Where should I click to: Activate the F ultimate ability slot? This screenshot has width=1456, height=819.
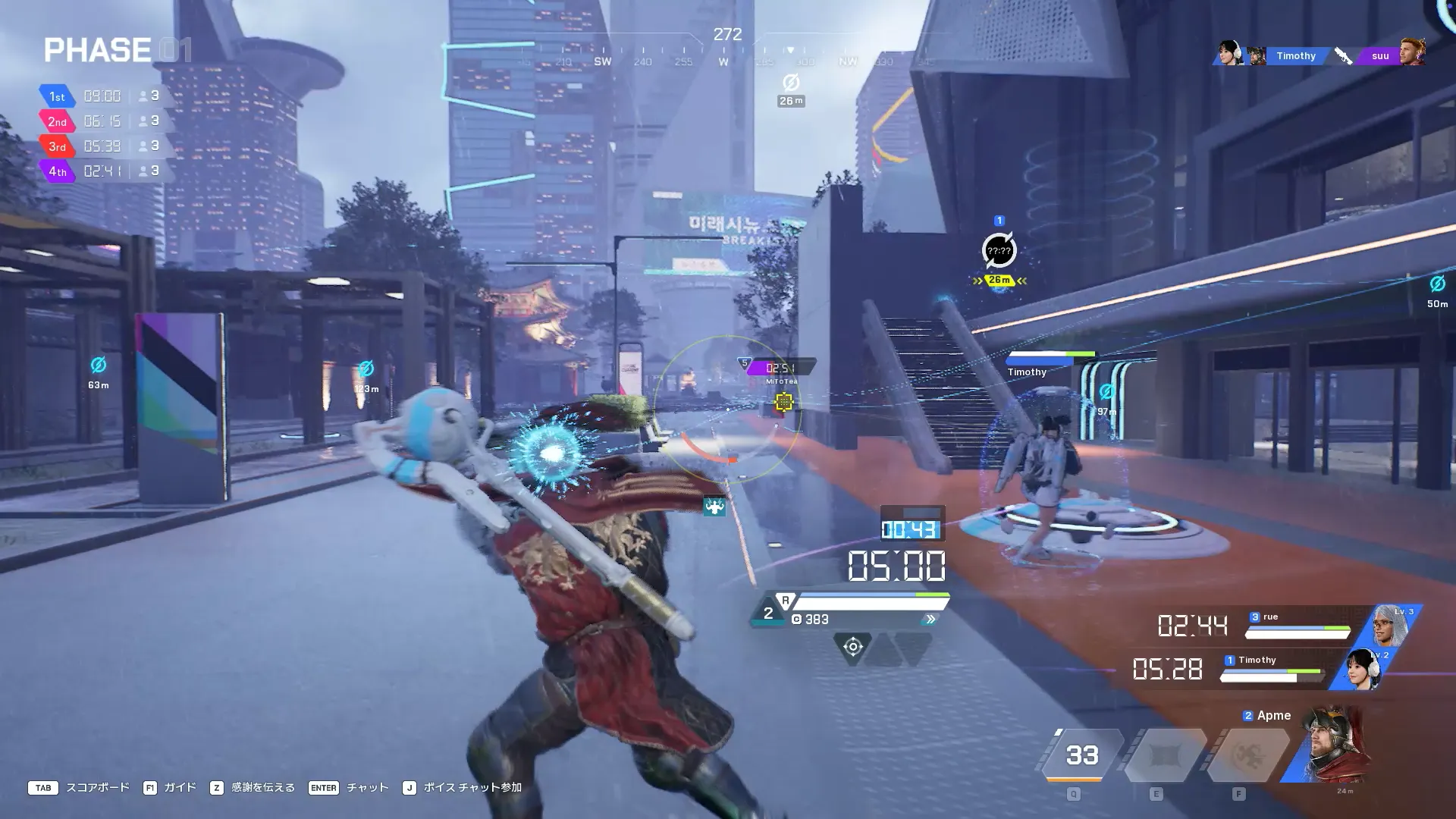point(1247,755)
